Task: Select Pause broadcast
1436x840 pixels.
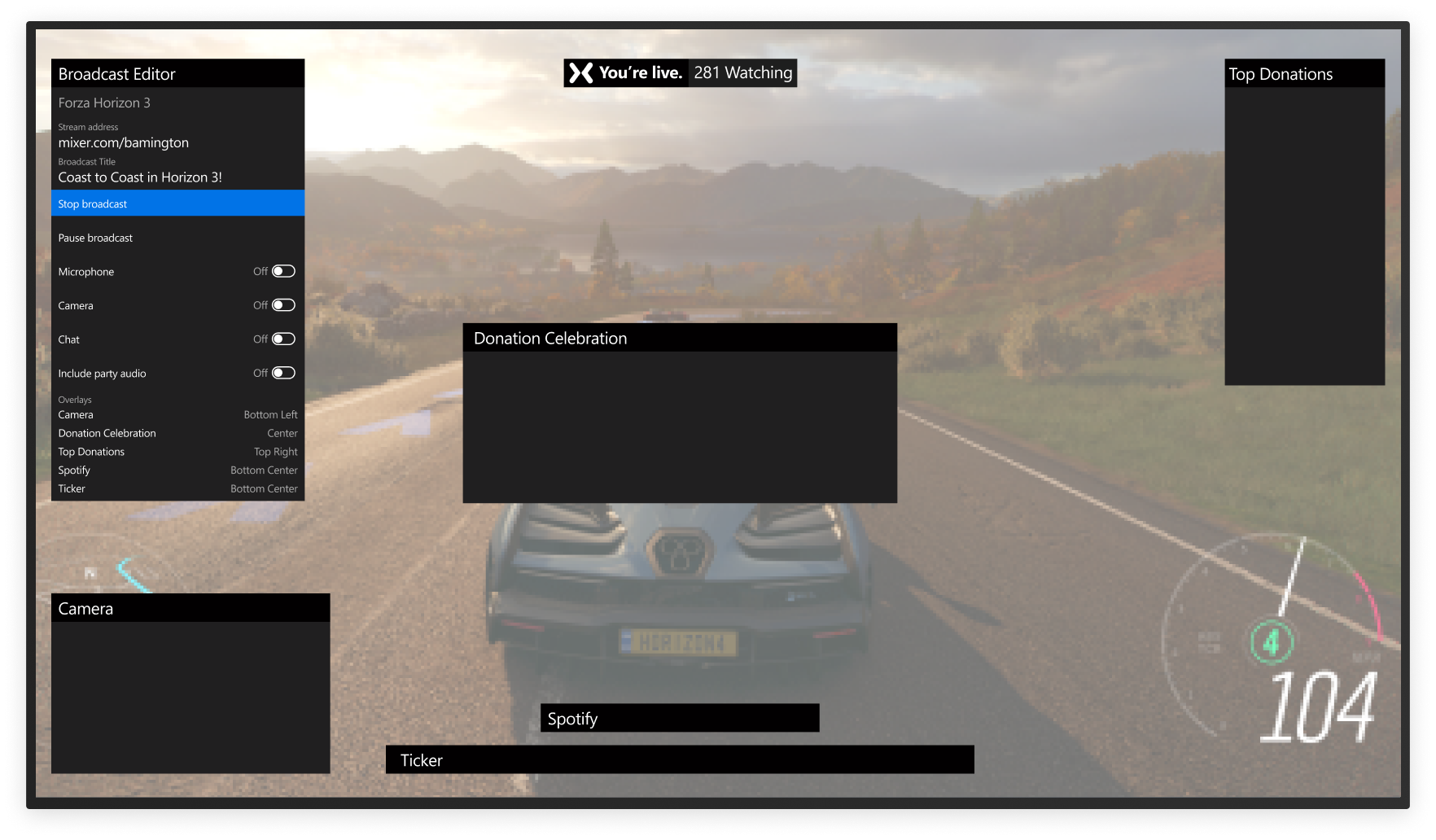Action: 177,237
